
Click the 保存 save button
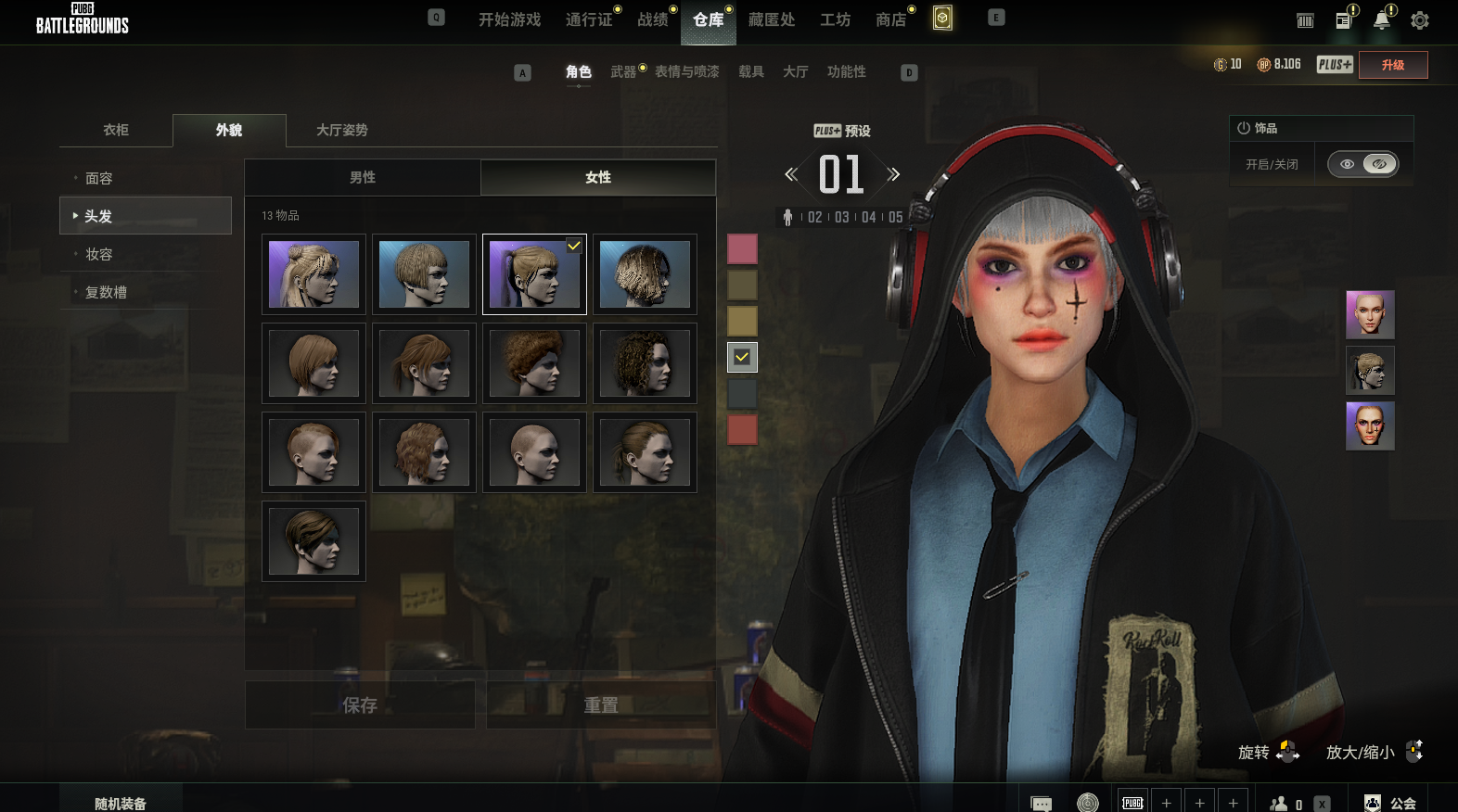tap(360, 705)
